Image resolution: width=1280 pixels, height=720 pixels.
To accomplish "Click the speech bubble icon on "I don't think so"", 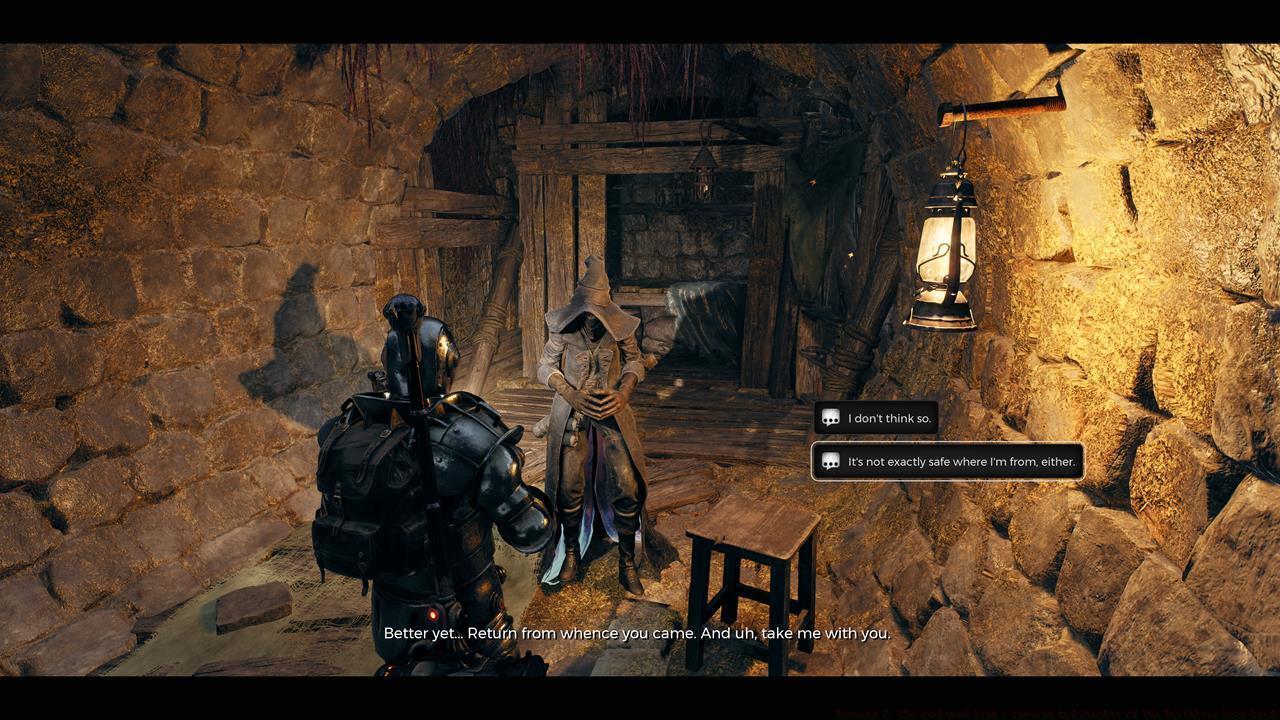I will pyautogui.click(x=831, y=418).
